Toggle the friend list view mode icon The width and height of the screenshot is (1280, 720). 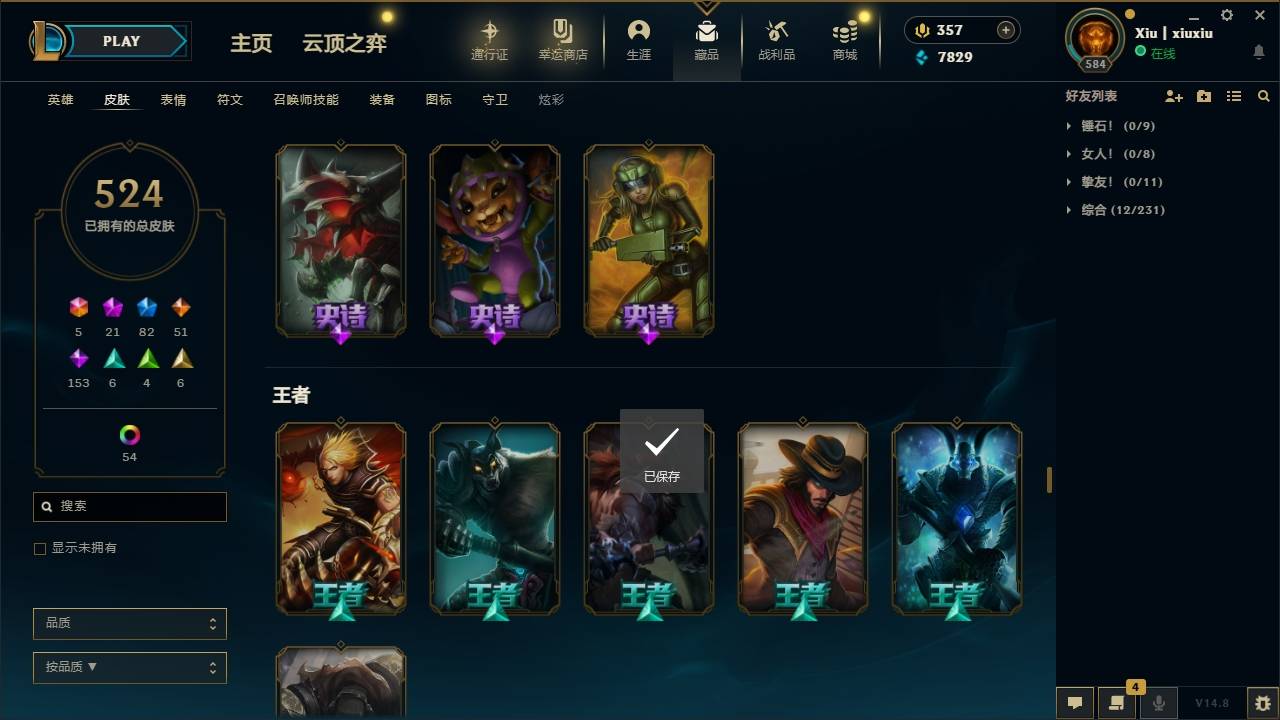click(x=1234, y=95)
